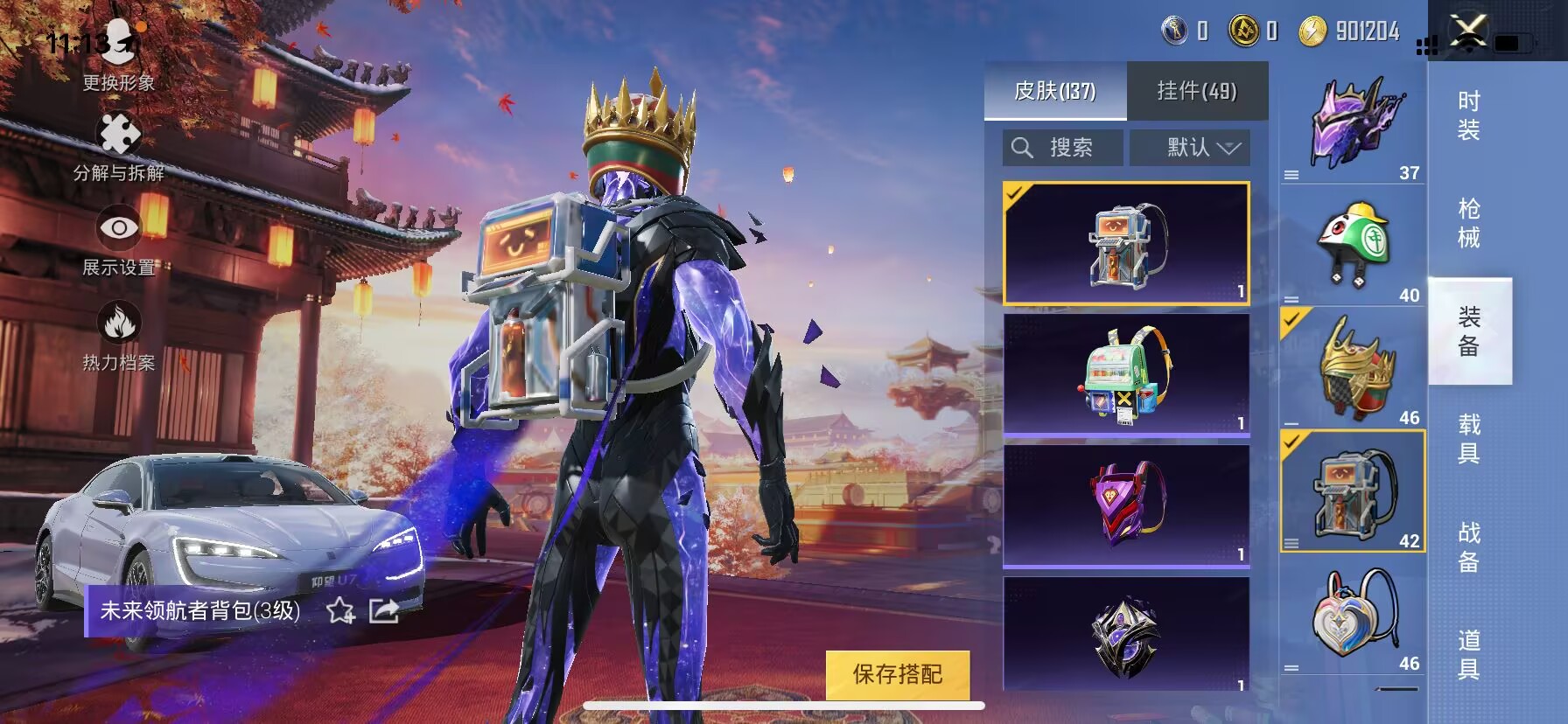Switch to 载具 vehicles category
Screen dimensions: 1568x724
(1469, 439)
